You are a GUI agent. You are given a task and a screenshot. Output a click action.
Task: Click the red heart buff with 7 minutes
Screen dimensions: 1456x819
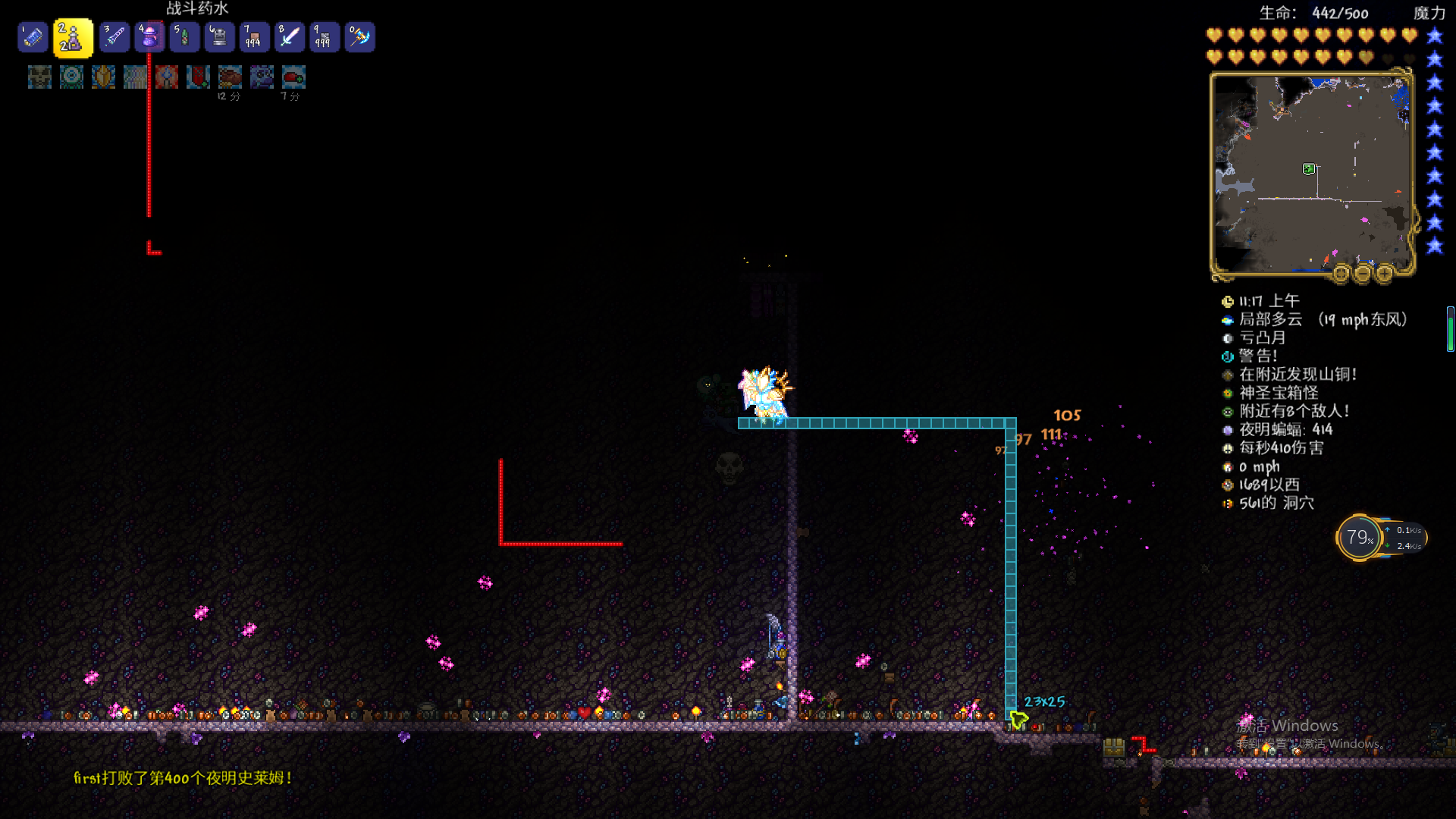[293, 77]
